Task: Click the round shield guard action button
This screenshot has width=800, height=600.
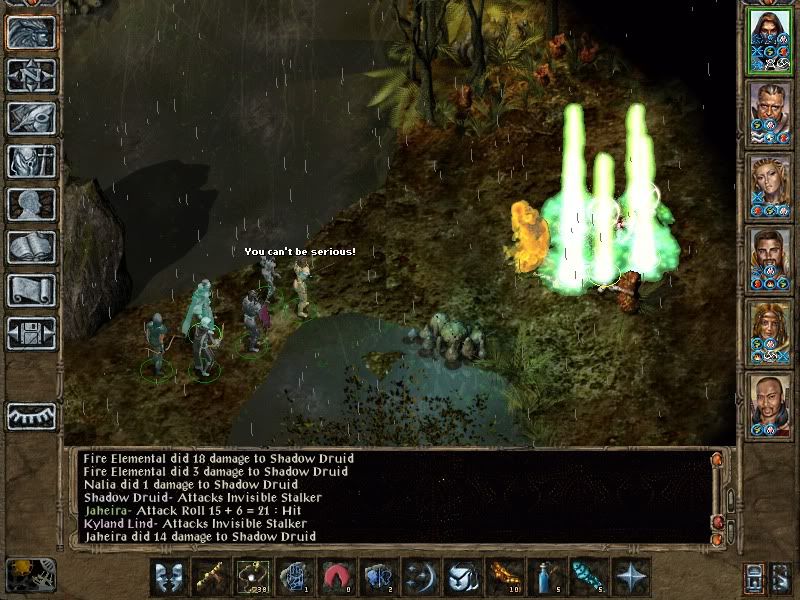Action: (x=461, y=578)
